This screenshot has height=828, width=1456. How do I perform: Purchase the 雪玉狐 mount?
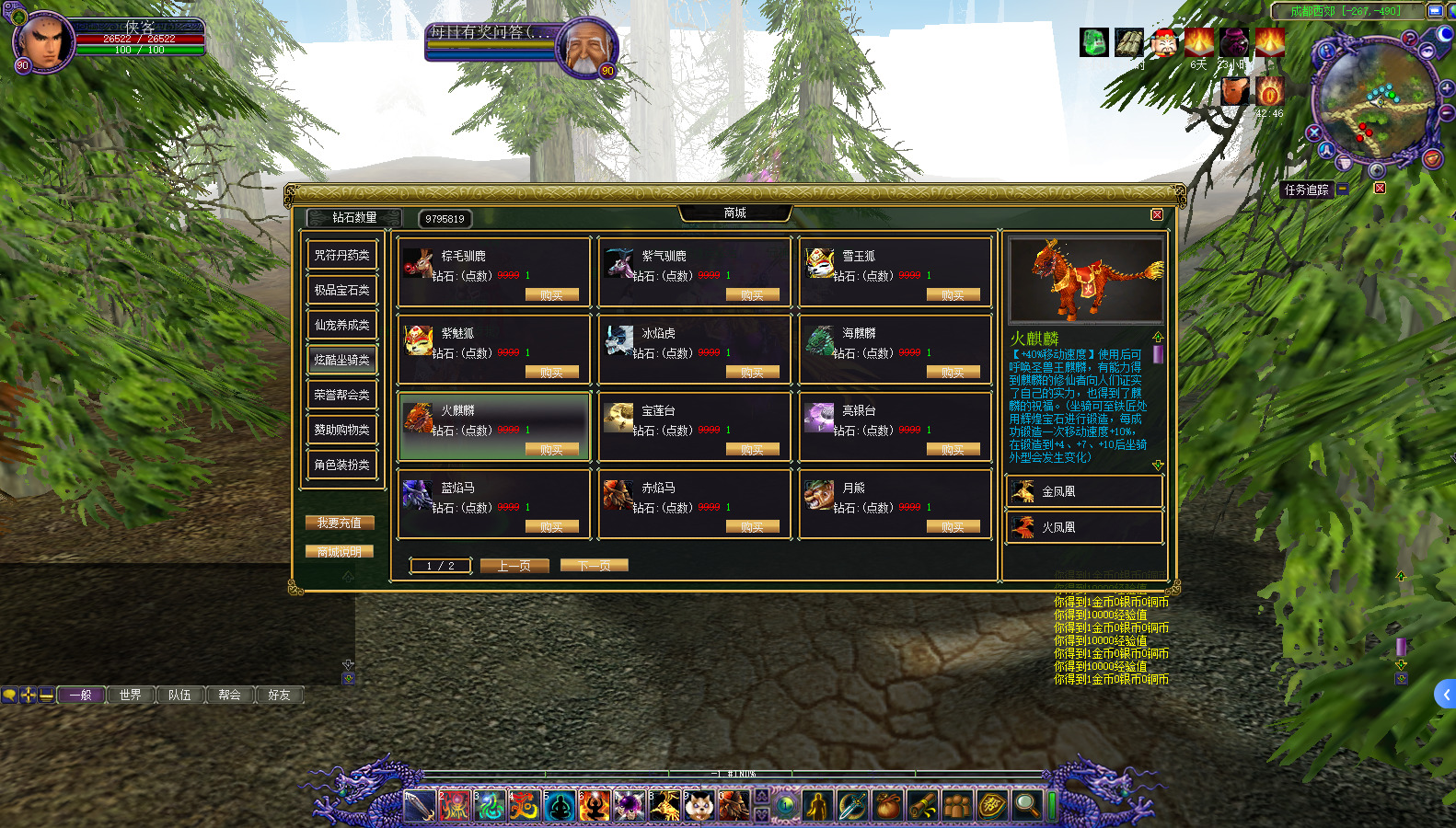pyautogui.click(x=953, y=295)
